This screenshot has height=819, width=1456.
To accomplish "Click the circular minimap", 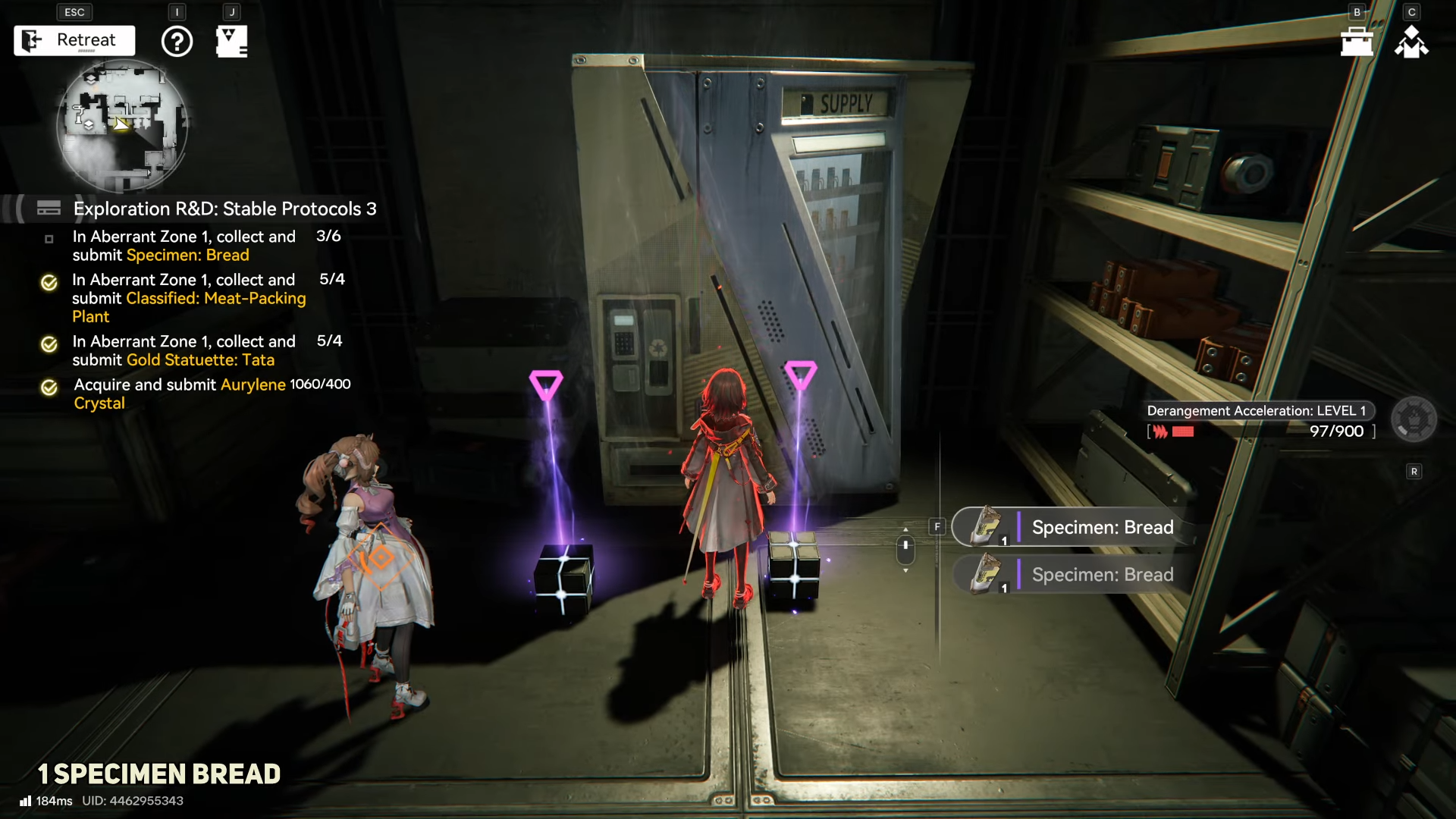I will tap(122, 125).
